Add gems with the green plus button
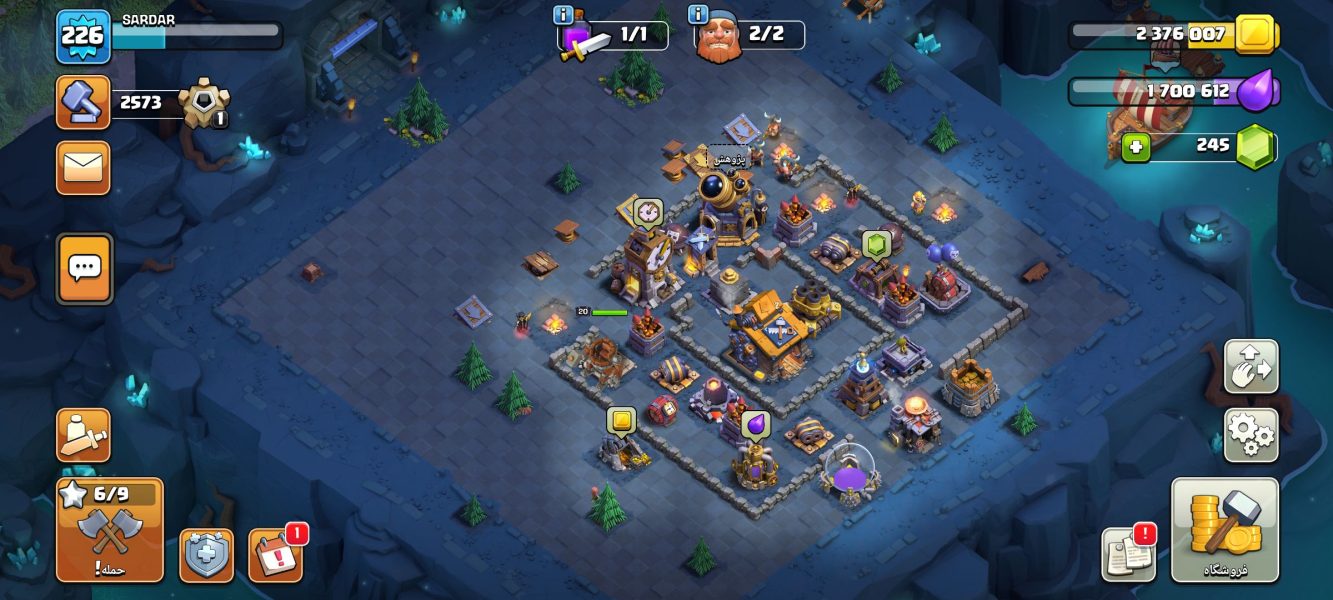The image size is (1333, 600). (1135, 147)
